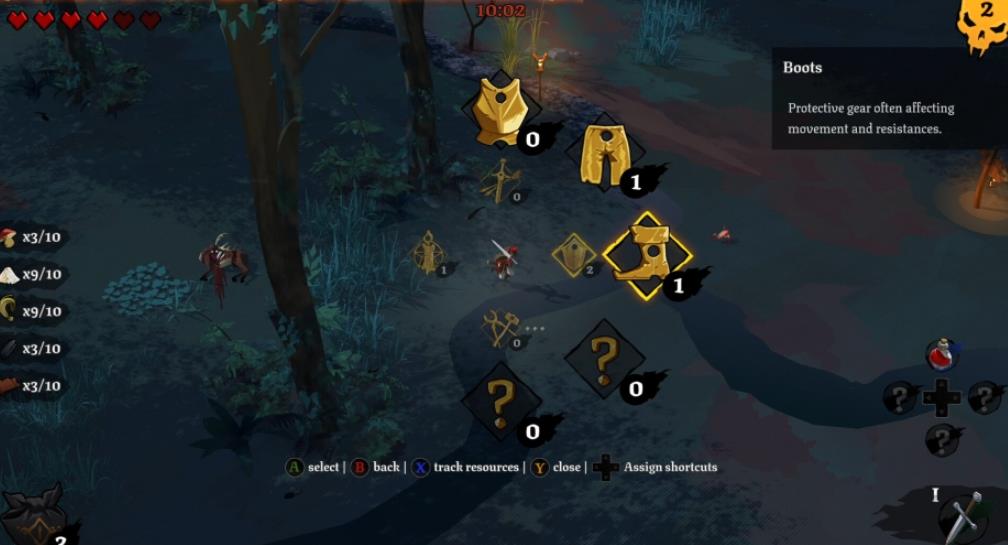The image size is (1008, 545).
Task: Select the highlighted Boots crafting slot
Action: pyautogui.click(x=647, y=255)
